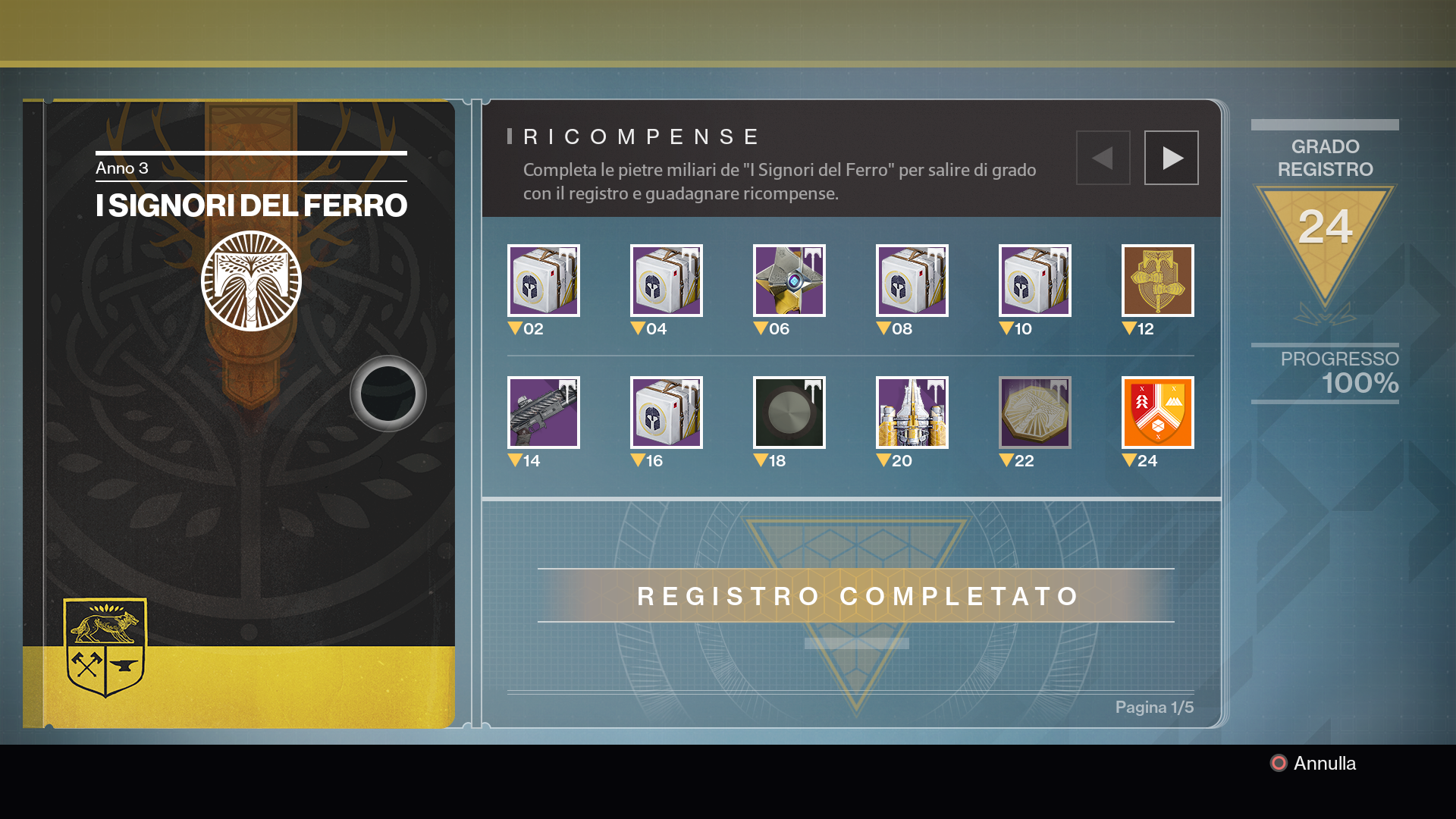The width and height of the screenshot is (1456, 819).
Task: Select the rank 06 ghost shell reward
Action: tap(789, 281)
